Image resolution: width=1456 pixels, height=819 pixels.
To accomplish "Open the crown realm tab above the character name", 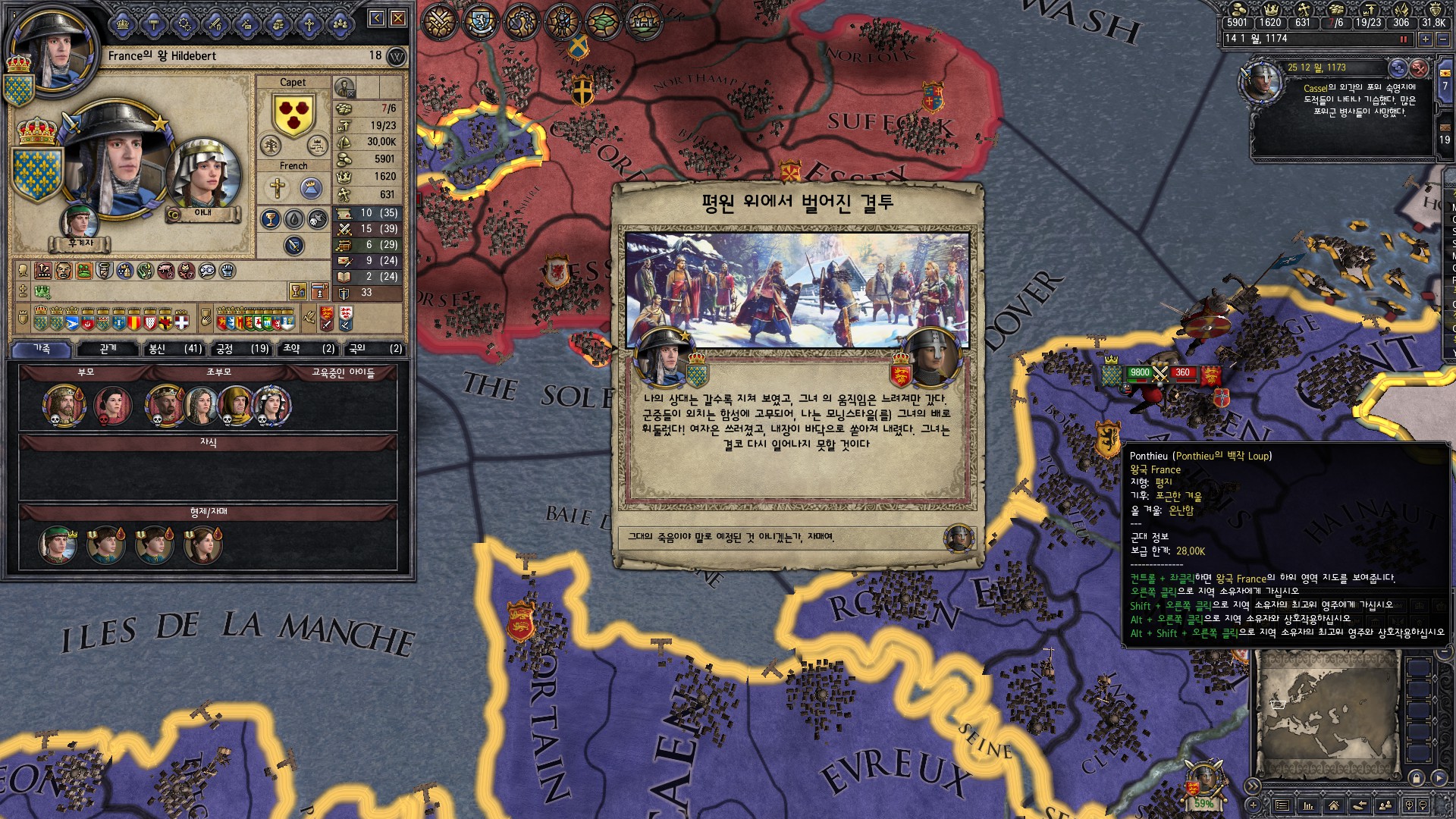I will [123, 25].
